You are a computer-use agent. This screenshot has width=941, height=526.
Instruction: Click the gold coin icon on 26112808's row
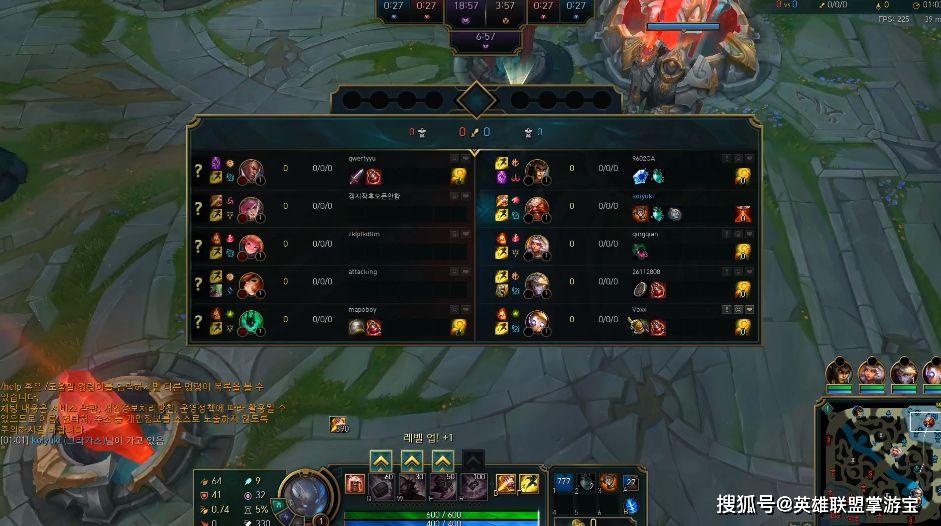743,289
